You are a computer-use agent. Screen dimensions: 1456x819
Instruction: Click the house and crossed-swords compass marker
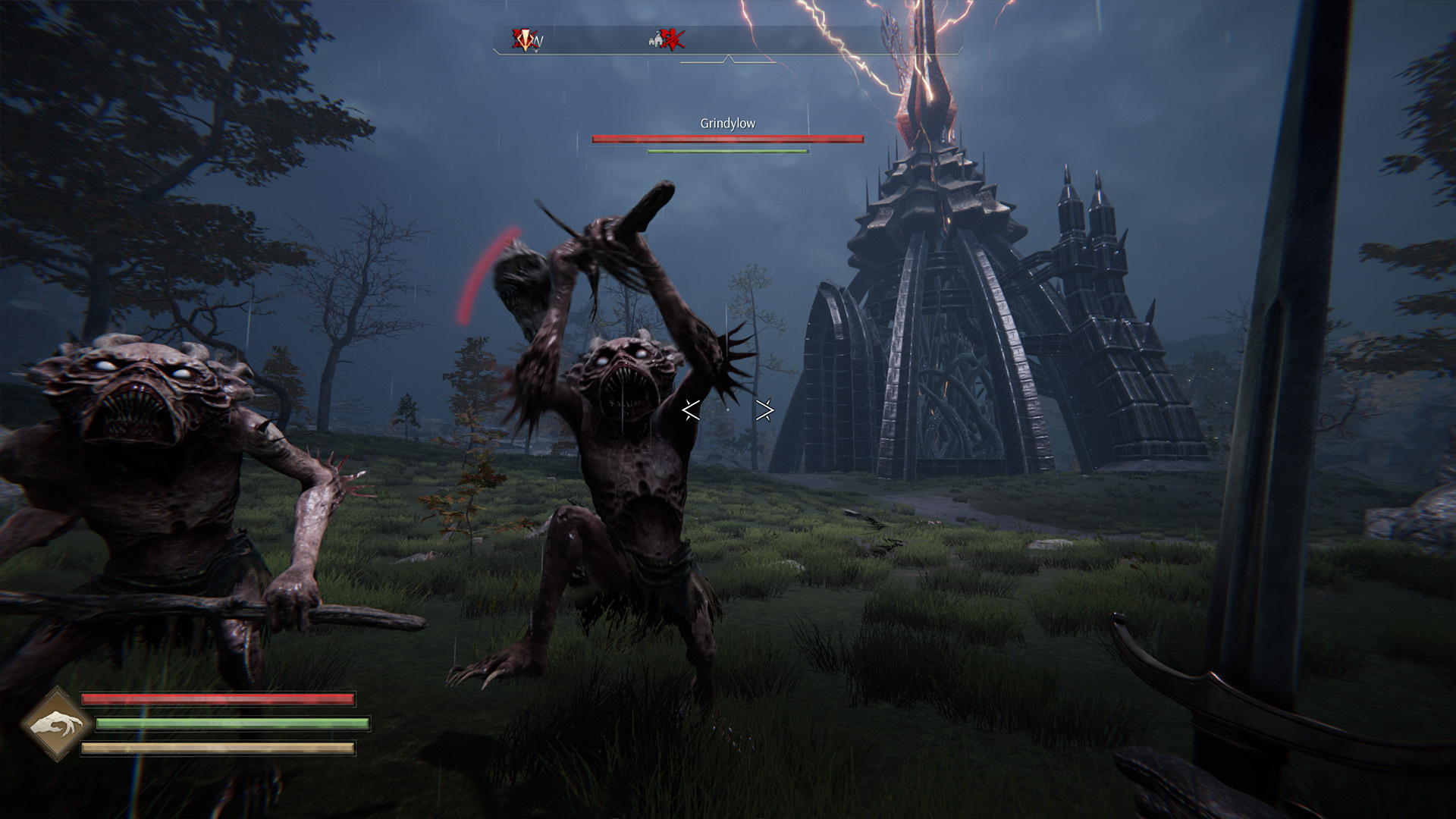pyautogui.click(x=667, y=39)
